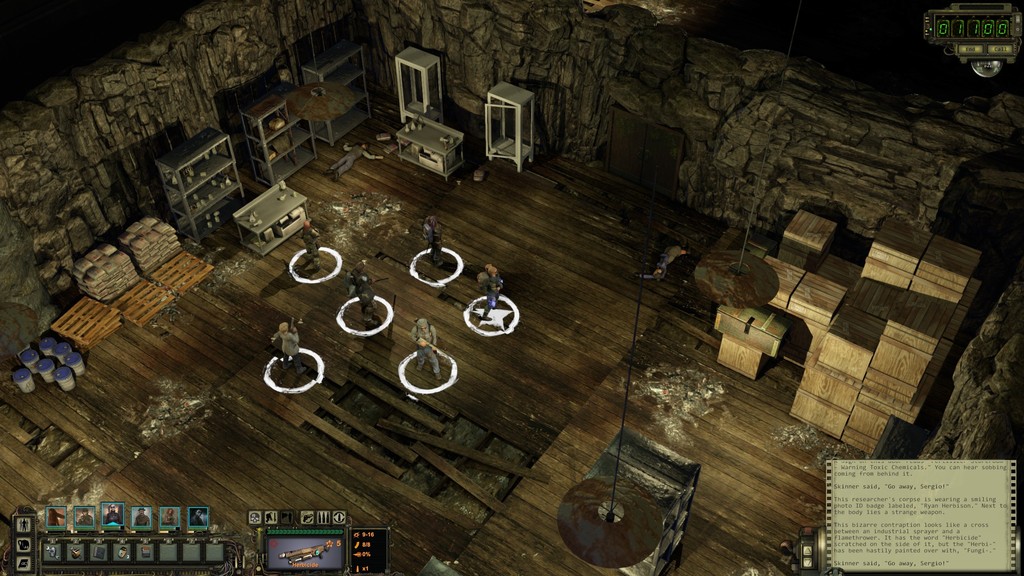Select the second party member portrait
Screen dimensions: 1024x576
pyautogui.click(x=84, y=517)
